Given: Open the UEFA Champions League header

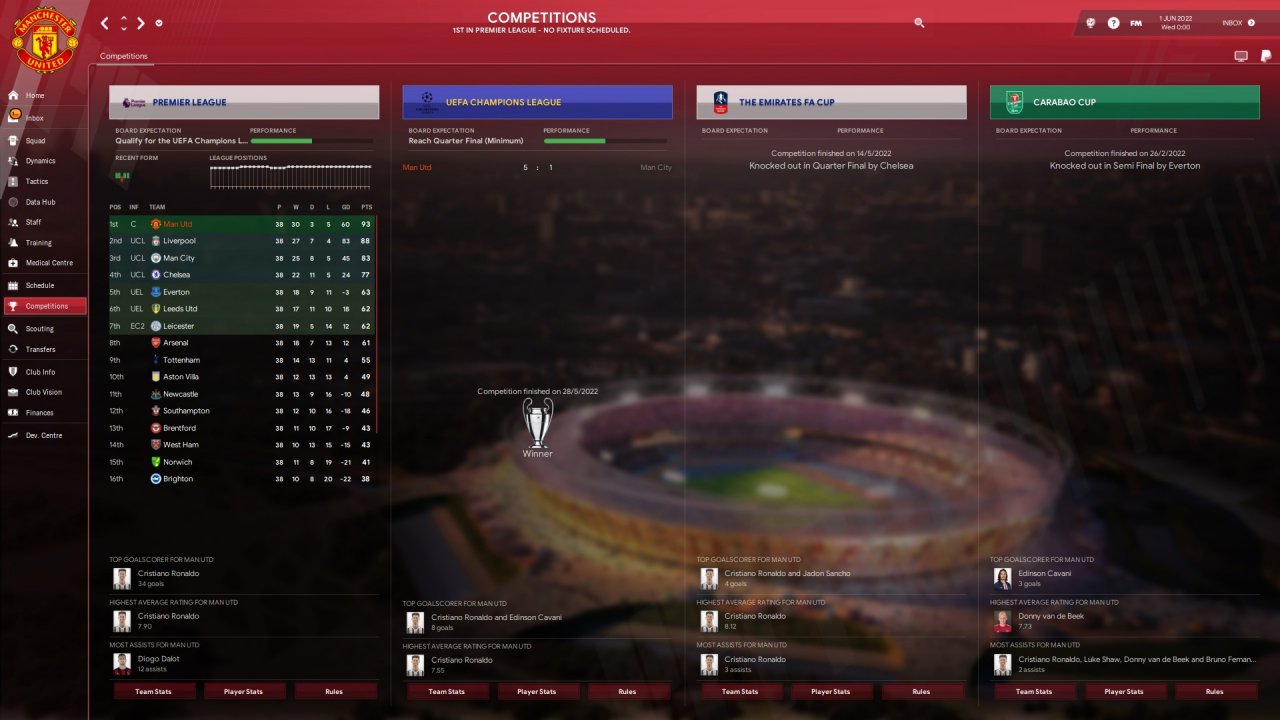Looking at the screenshot, I should [537, 102].
